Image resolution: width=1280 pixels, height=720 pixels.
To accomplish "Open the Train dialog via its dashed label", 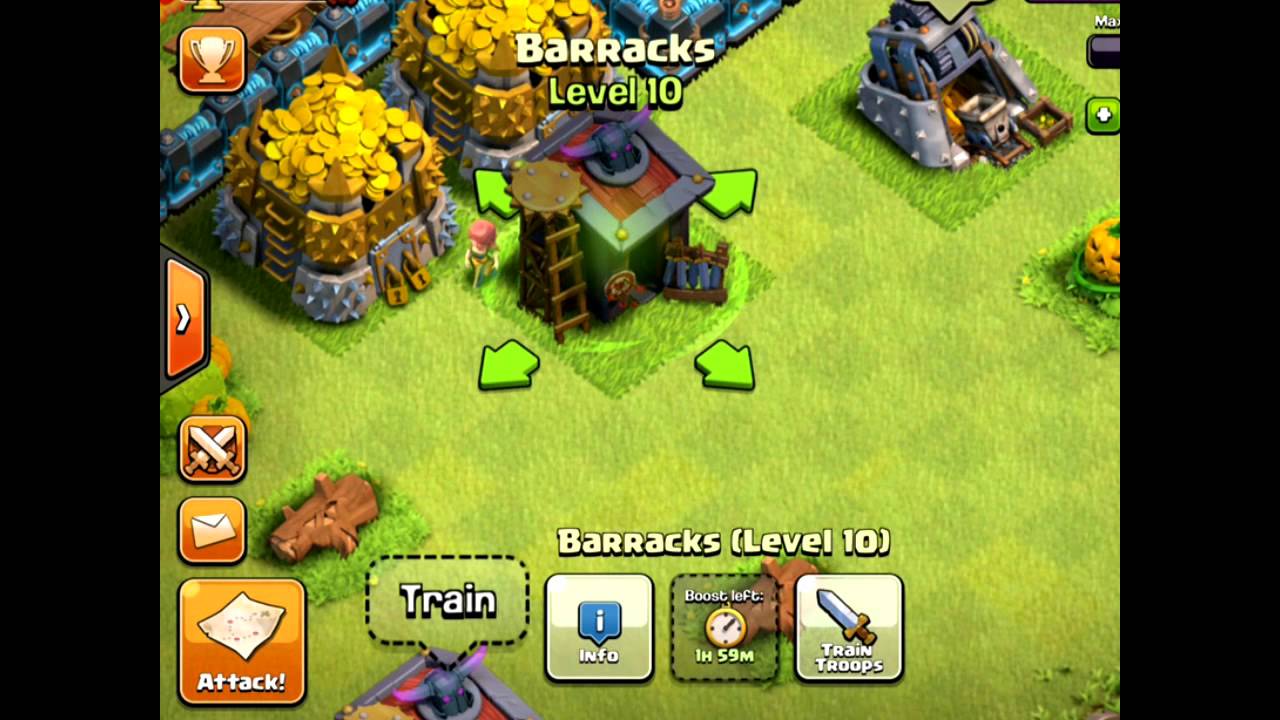I will click(447, 599).
